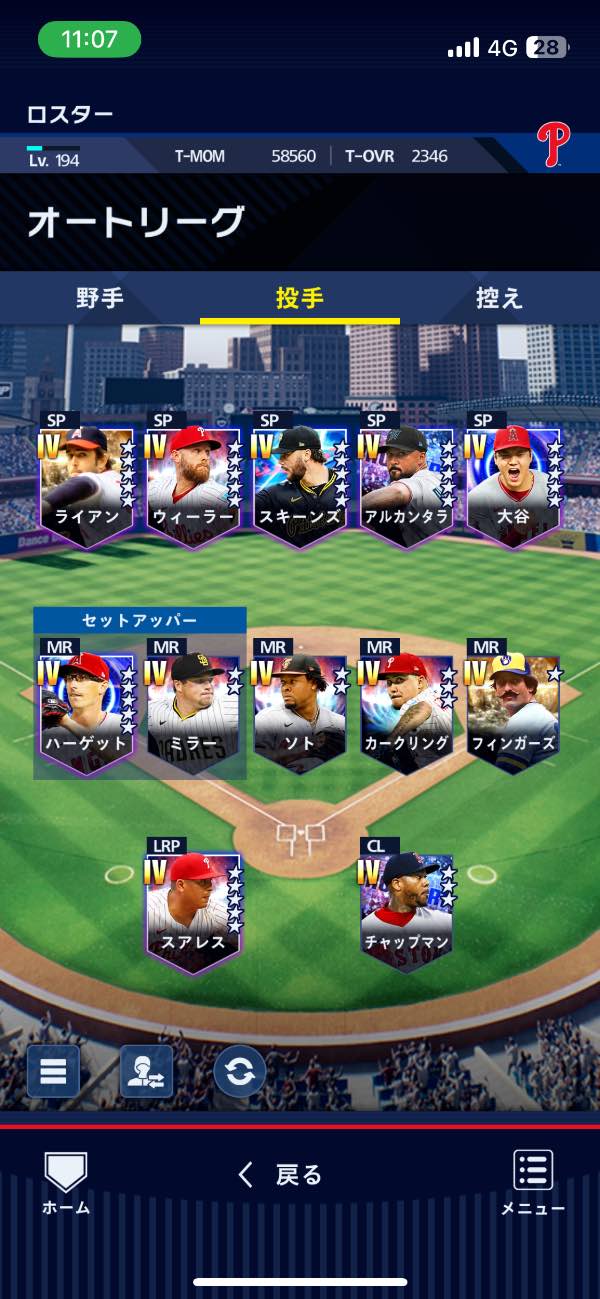
Task: Choose the ウィーラー pitcher card
Action: click(x=194, y=485)
